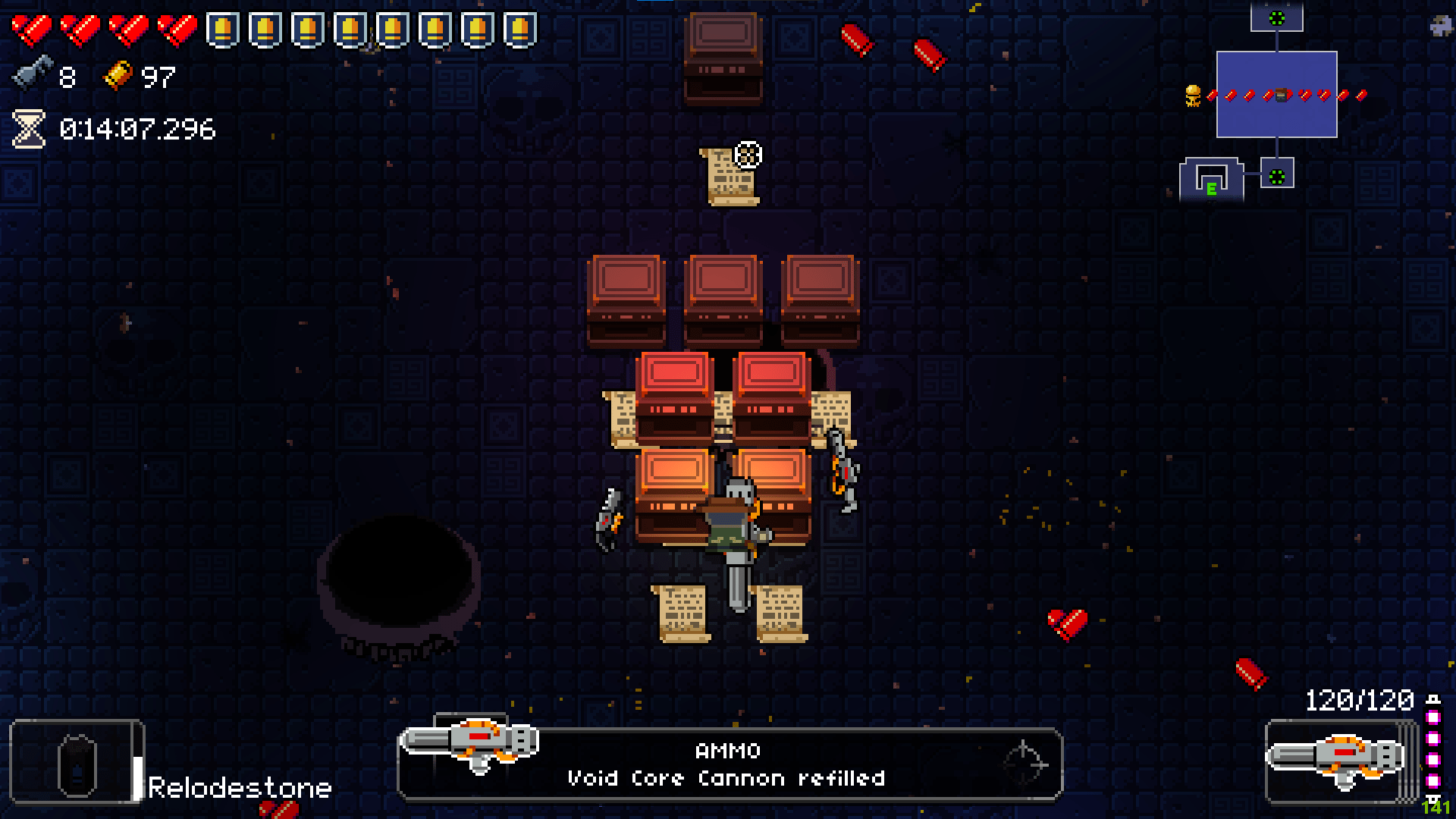Click the hourglass timer icon
Image resolution: width=1456 pixels, height=819 pixels.
28,129
